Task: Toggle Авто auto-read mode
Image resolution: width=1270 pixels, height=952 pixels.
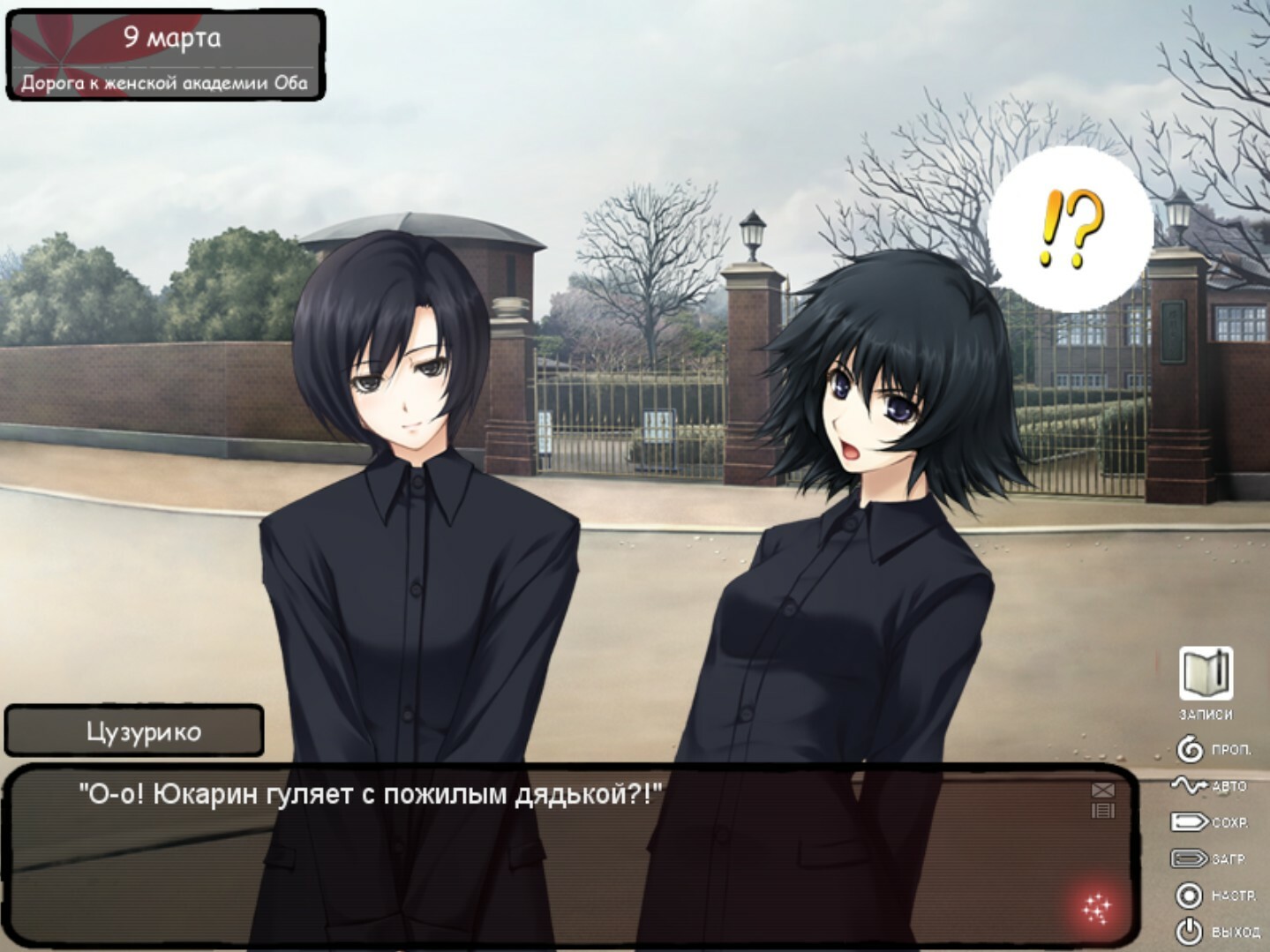Action: 1211,785
